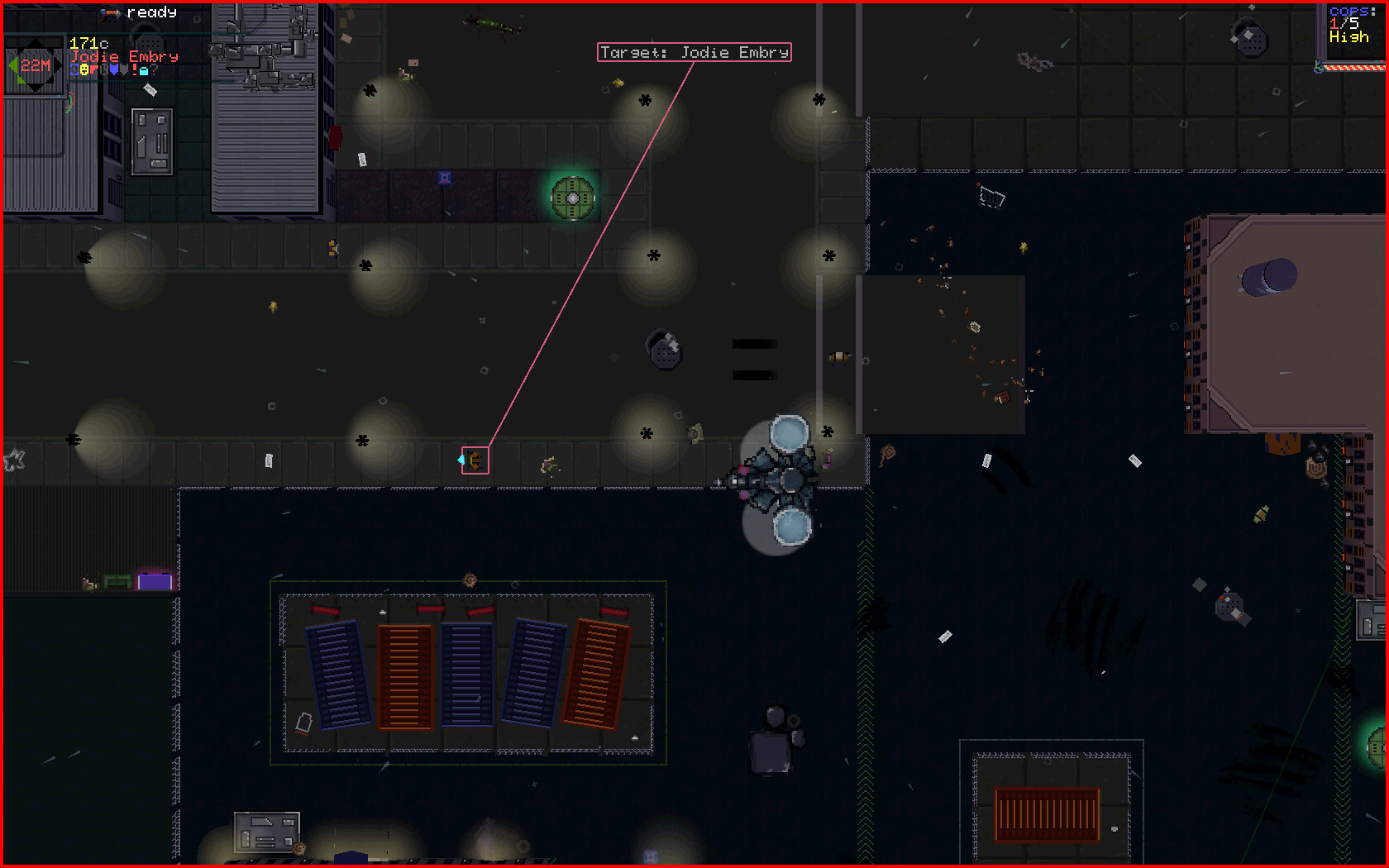This screenshot has width=1389, height=868.
Task: Click the "ready" weapon status text
Action: (152, 12)
